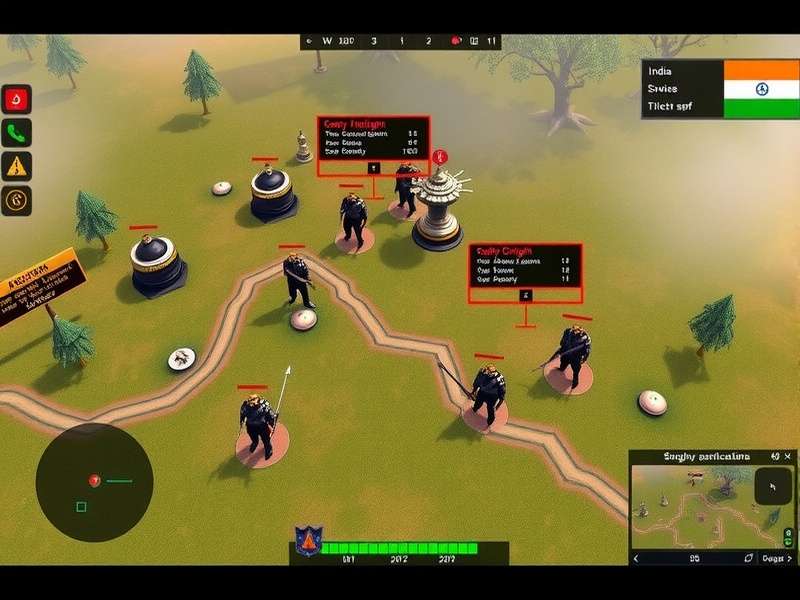800x600 pixels.
Task: Open the circular radar in the corner
Action: point(94,483)
